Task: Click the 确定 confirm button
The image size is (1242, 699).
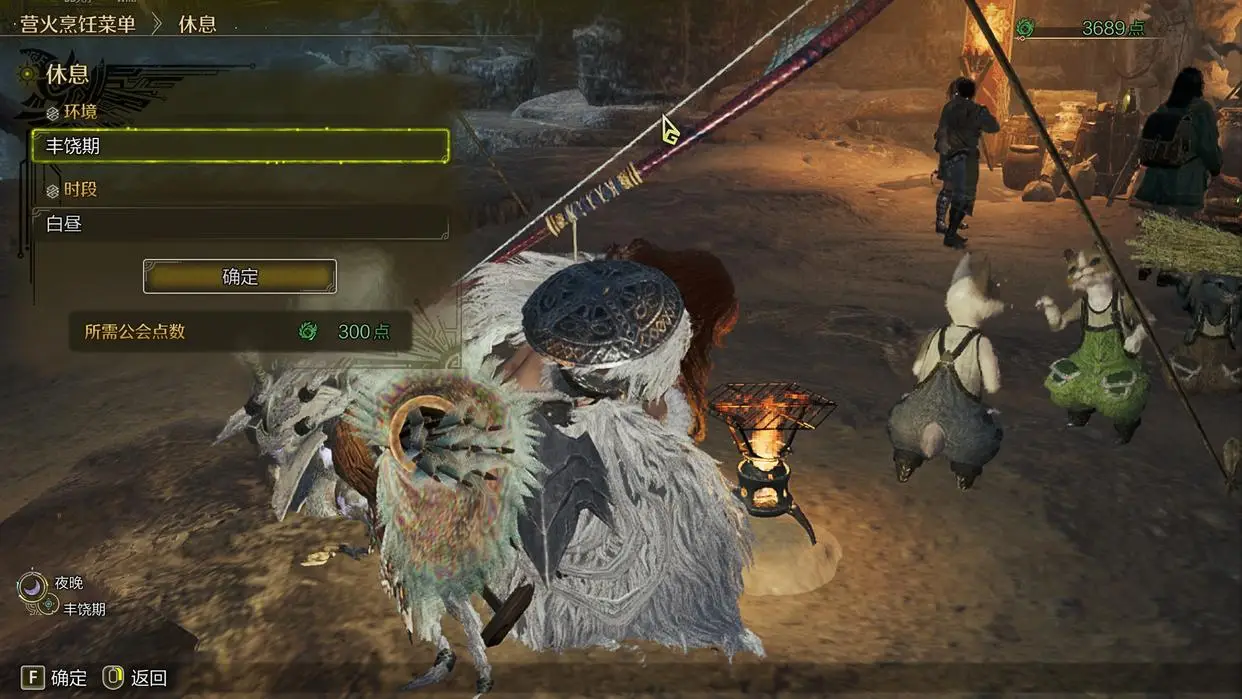Action: click(x=239, y=277)
